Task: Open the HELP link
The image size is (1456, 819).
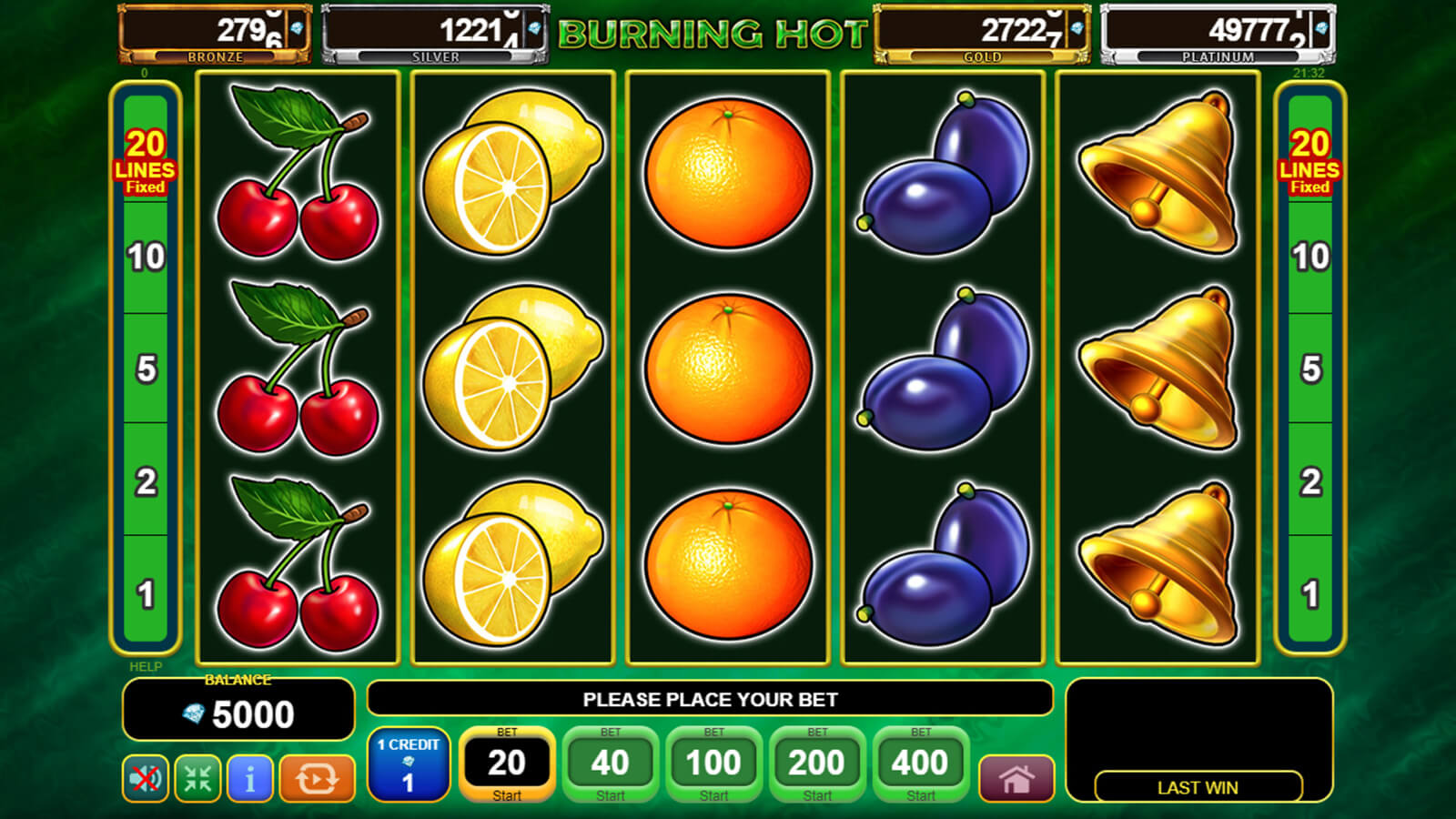Action: [146, 667]
